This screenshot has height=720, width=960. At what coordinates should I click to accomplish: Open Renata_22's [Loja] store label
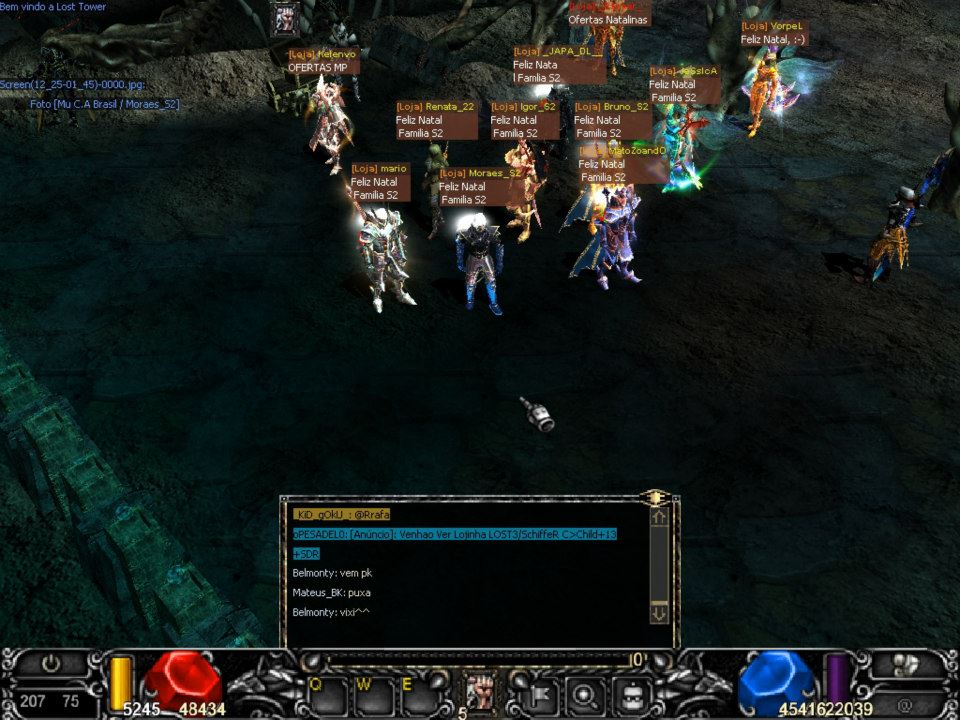[435, 106]
